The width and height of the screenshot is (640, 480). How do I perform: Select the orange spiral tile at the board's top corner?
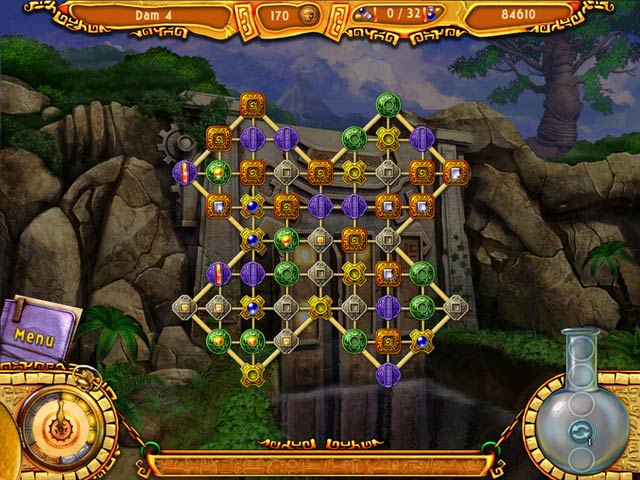[252, 104]
